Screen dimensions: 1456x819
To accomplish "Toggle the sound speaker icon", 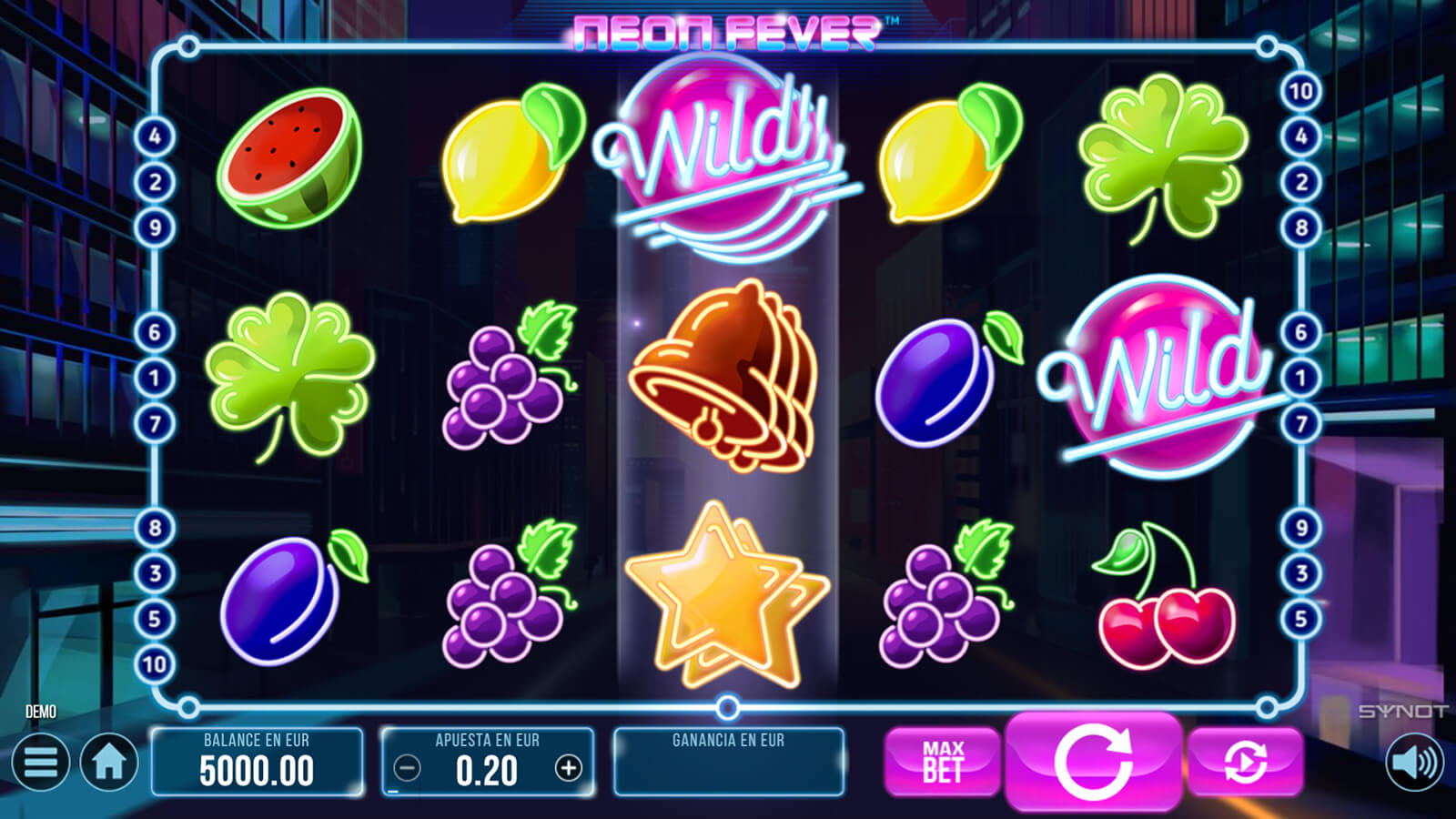I will [x=1415, y=762].
